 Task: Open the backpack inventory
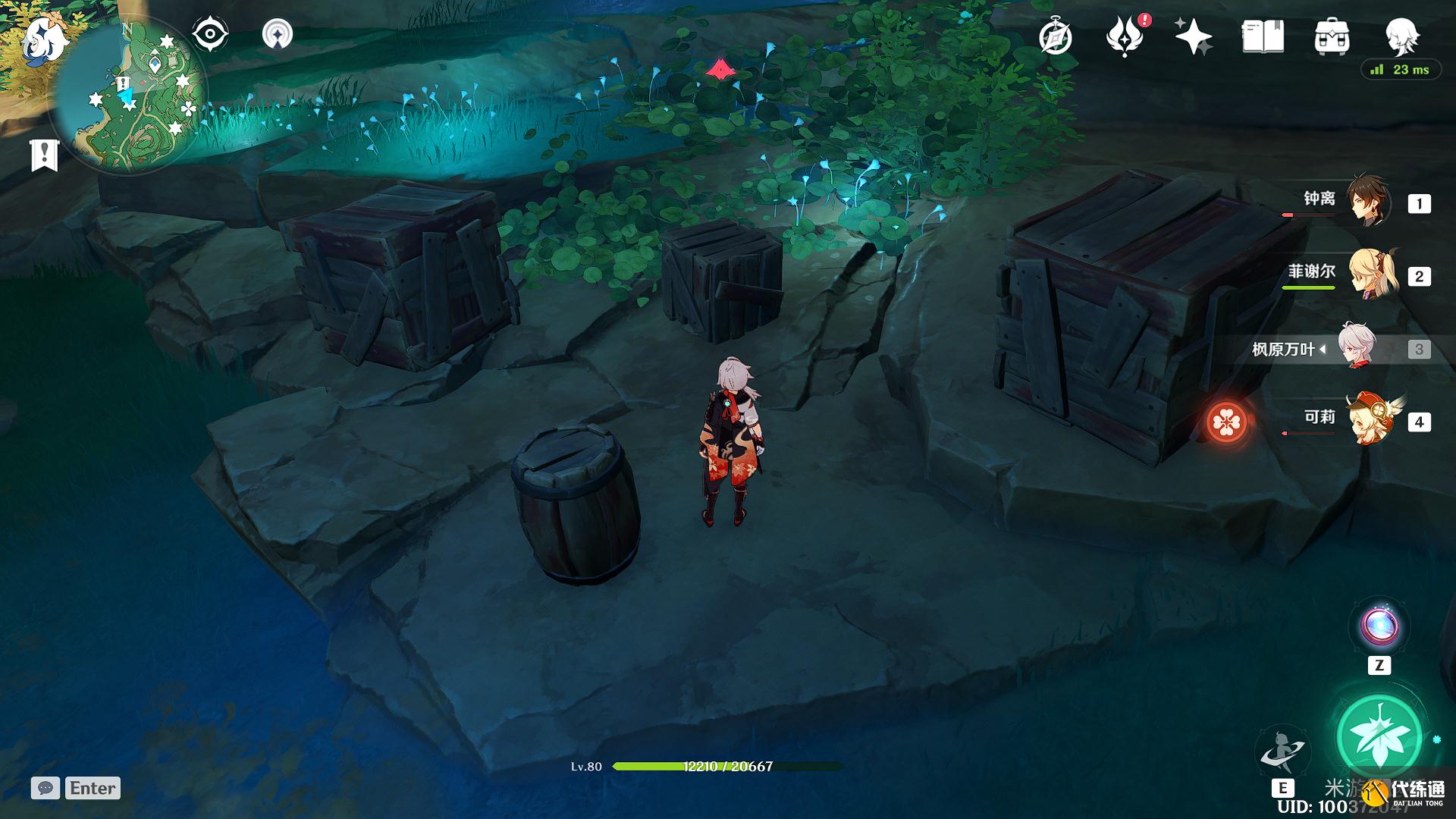1332,37
